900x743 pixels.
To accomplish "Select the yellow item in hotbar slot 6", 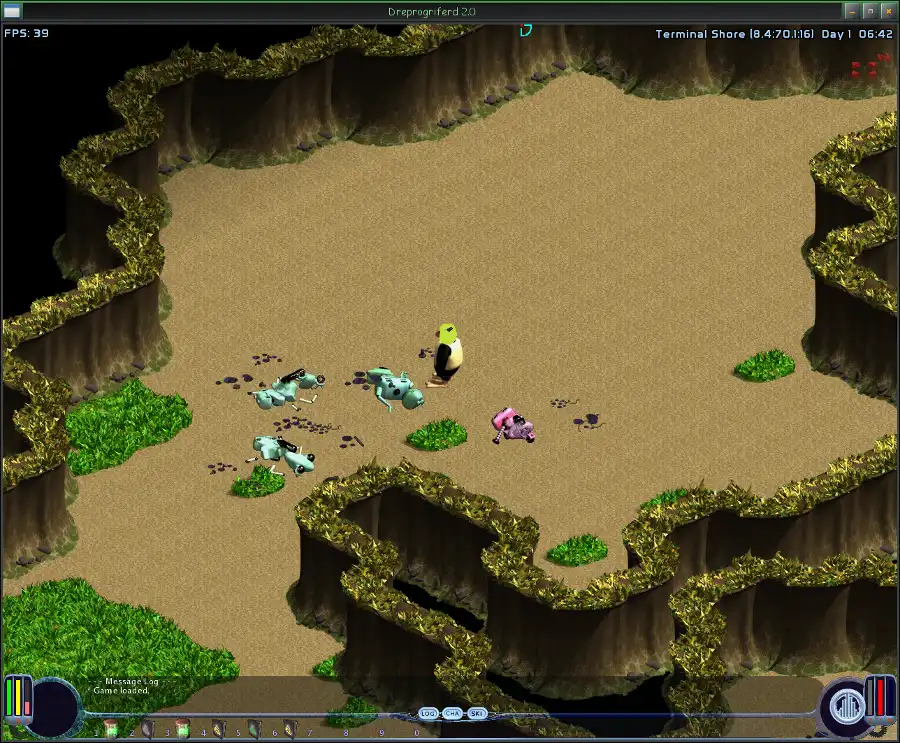I will point(289,728).
